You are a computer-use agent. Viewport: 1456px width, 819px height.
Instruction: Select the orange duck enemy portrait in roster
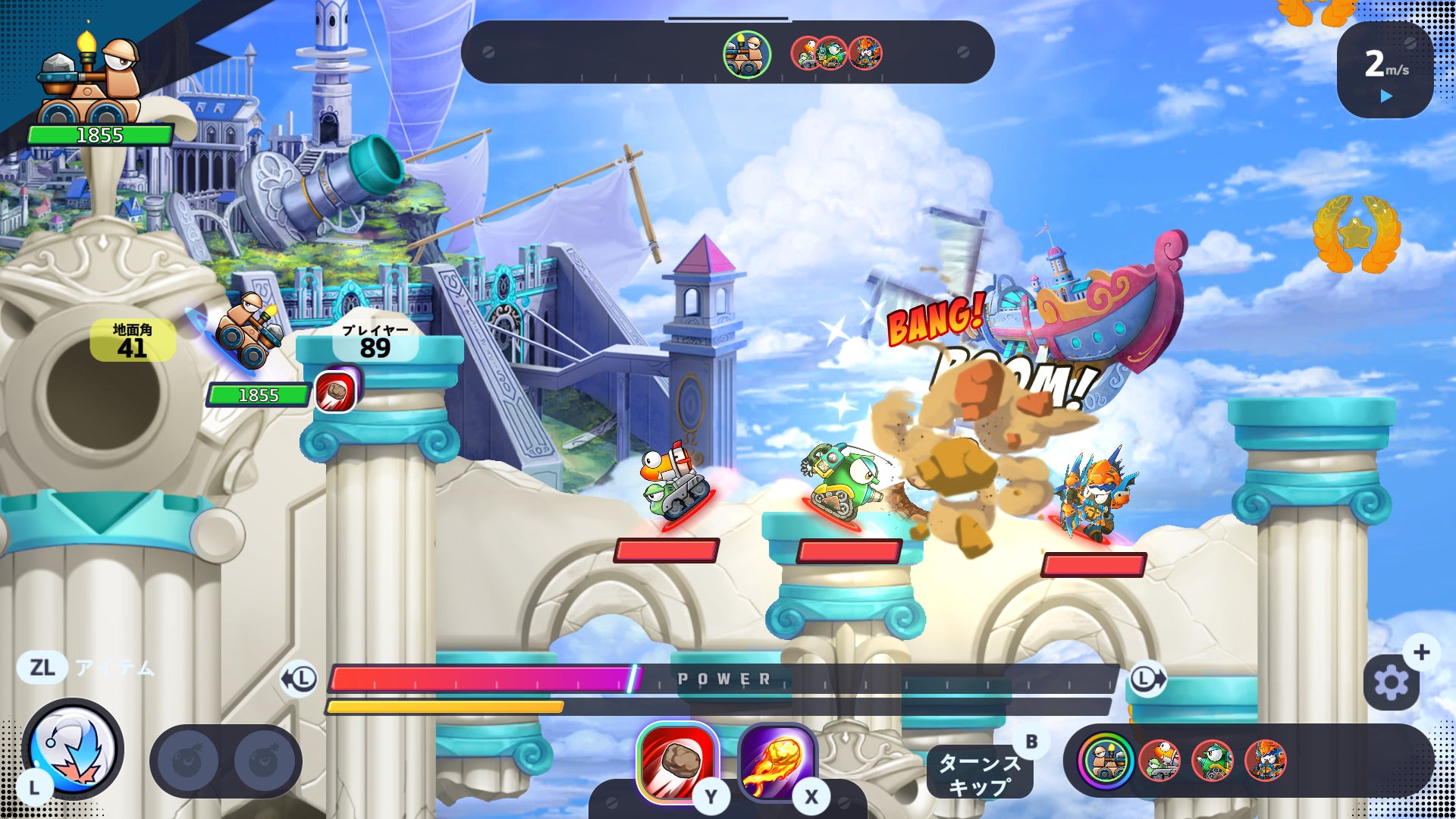tap(1159, 761)
